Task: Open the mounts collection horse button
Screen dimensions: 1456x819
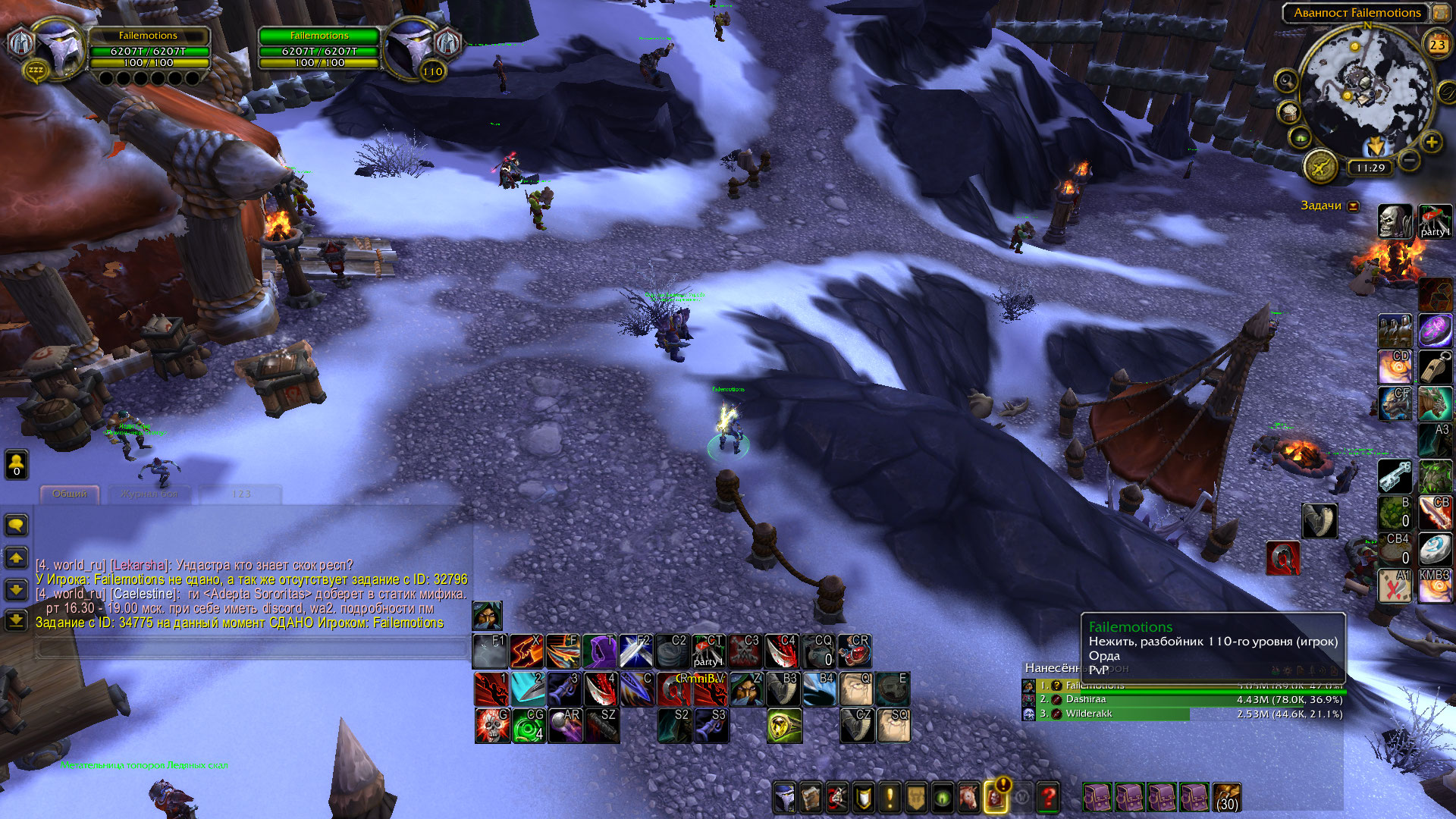Action: tap(969, 798)
